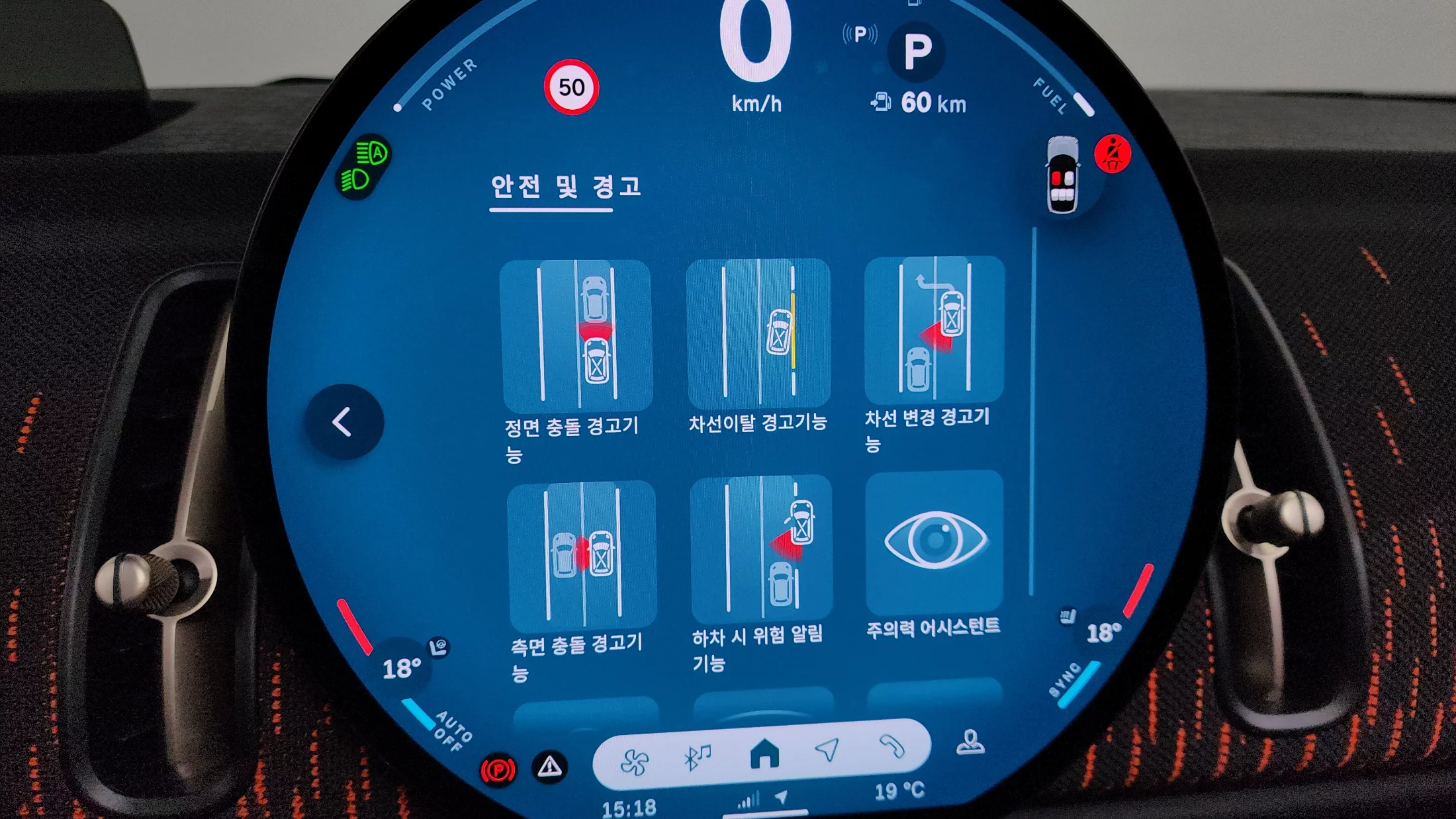This screenshot has height=819, width=1456.
Task: Open the Bluetooth media music icon
Action: [x=697, y=756]
